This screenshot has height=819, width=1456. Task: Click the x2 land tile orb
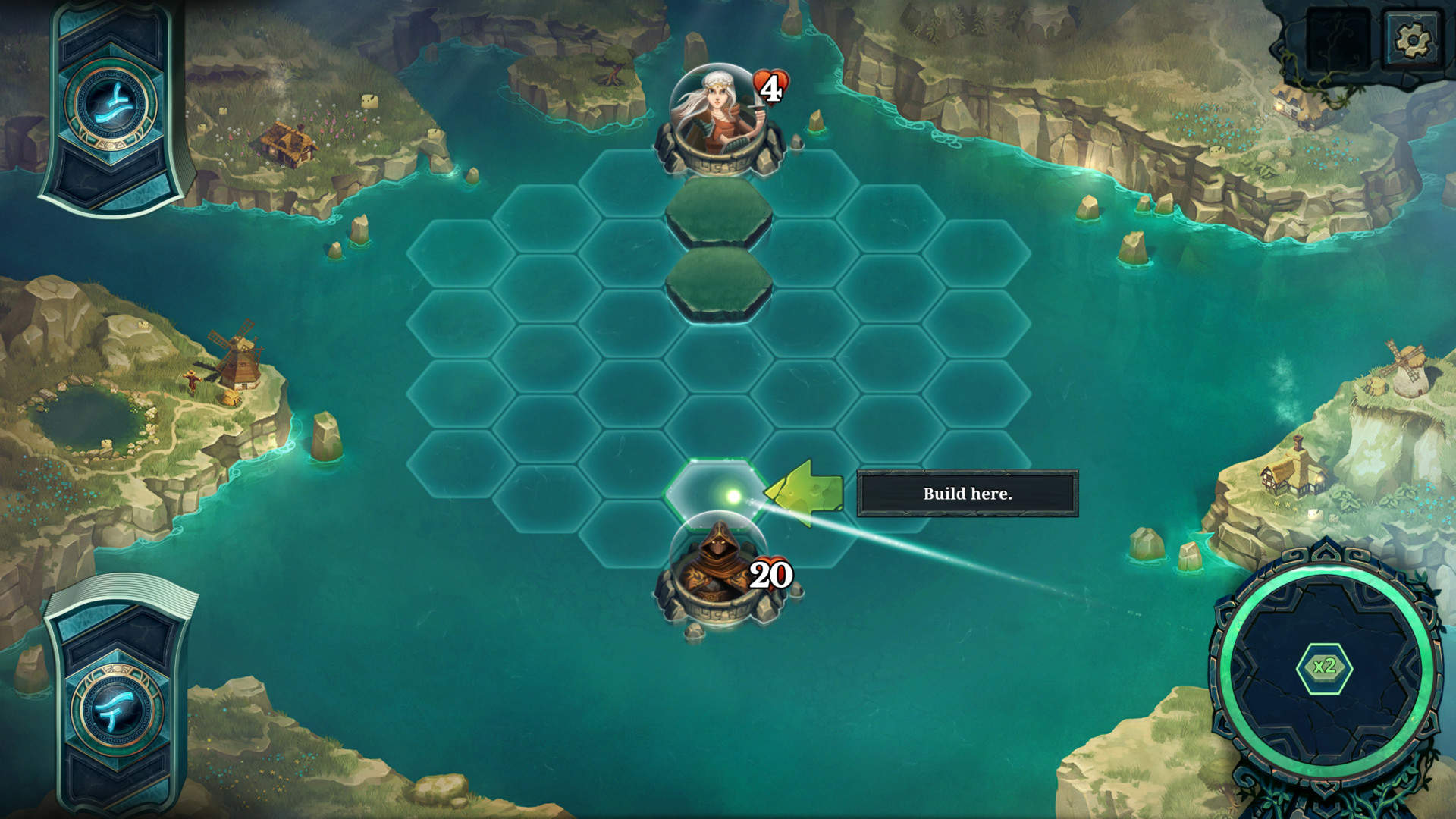pyautogui.click(x=1324, y=667)
